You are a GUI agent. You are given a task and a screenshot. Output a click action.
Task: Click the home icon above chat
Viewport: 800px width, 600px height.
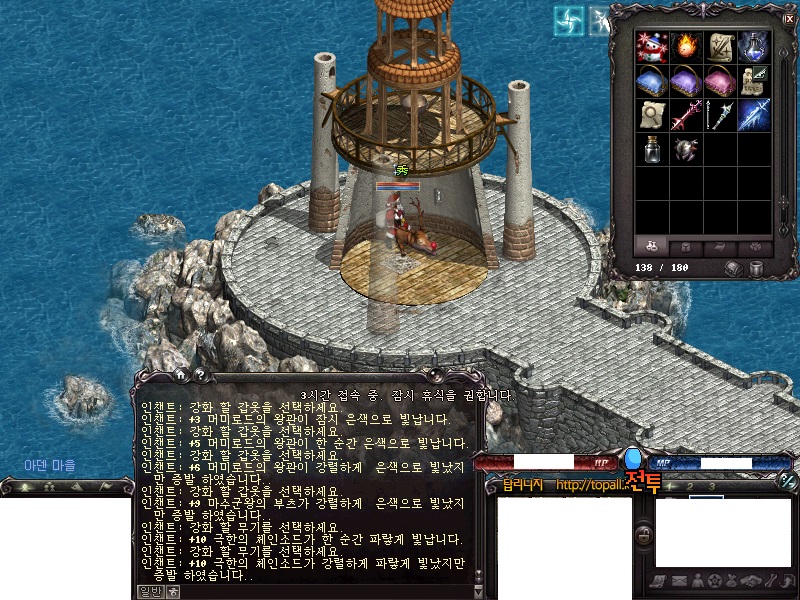[179, 375]
